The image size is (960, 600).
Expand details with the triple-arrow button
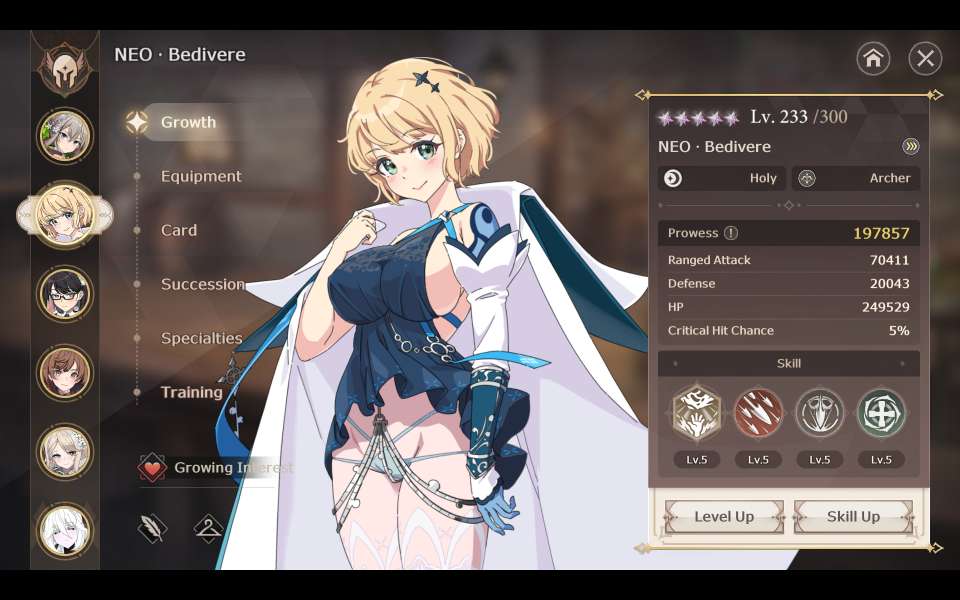coord(910,147)
